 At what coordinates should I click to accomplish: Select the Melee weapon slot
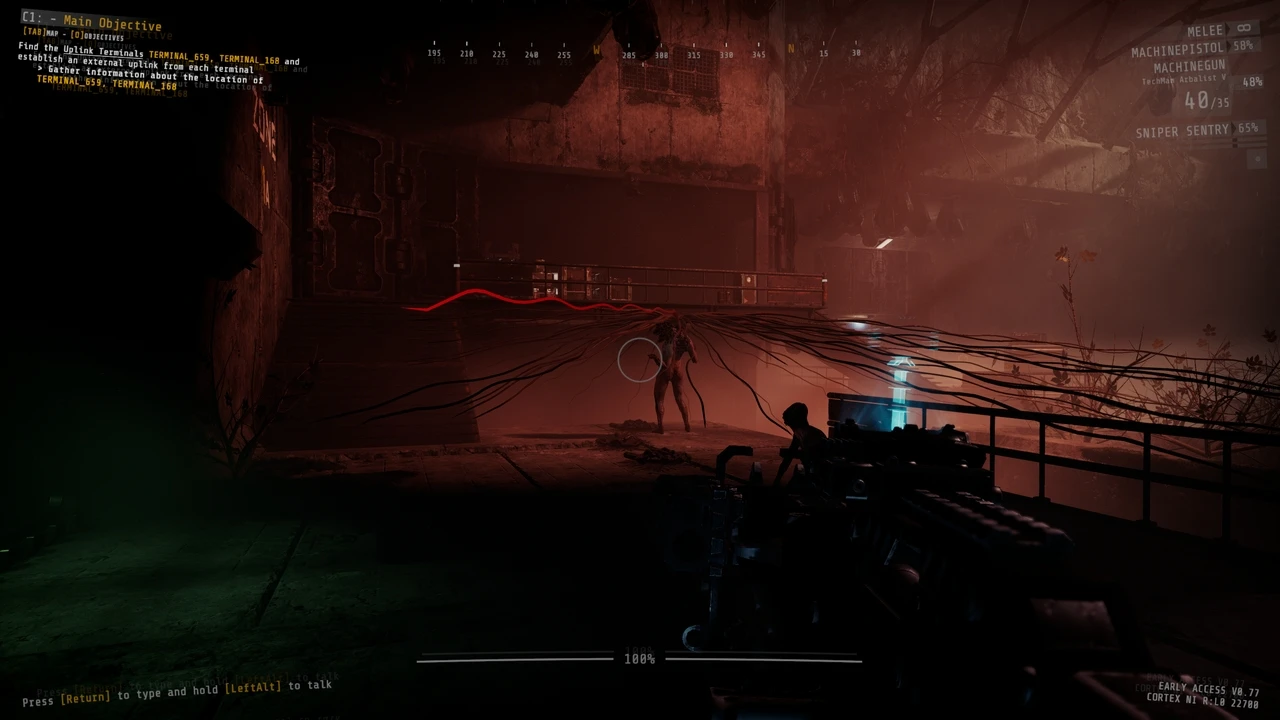coord(1204,31)
